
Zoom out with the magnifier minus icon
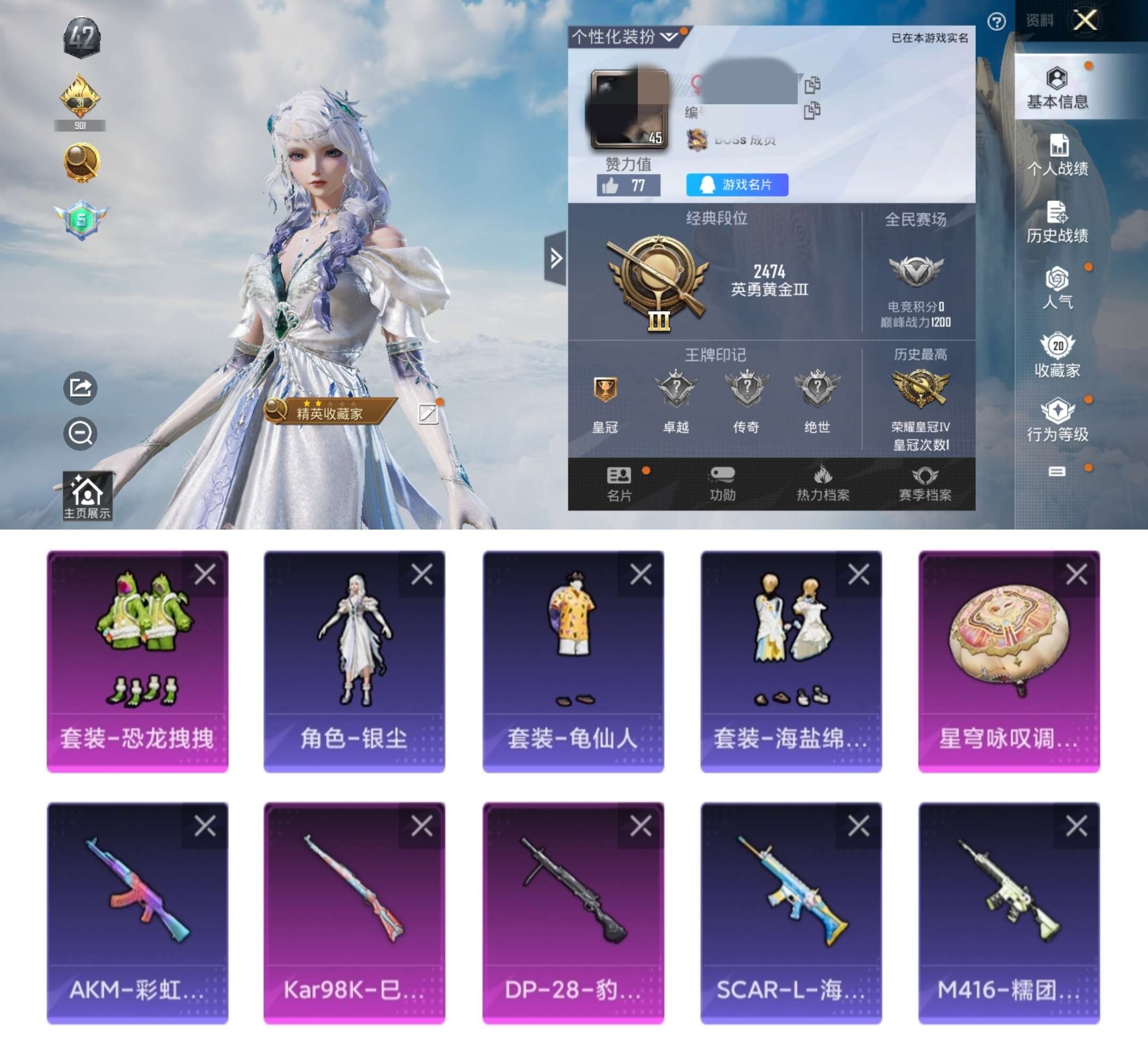tap(80, 433)
